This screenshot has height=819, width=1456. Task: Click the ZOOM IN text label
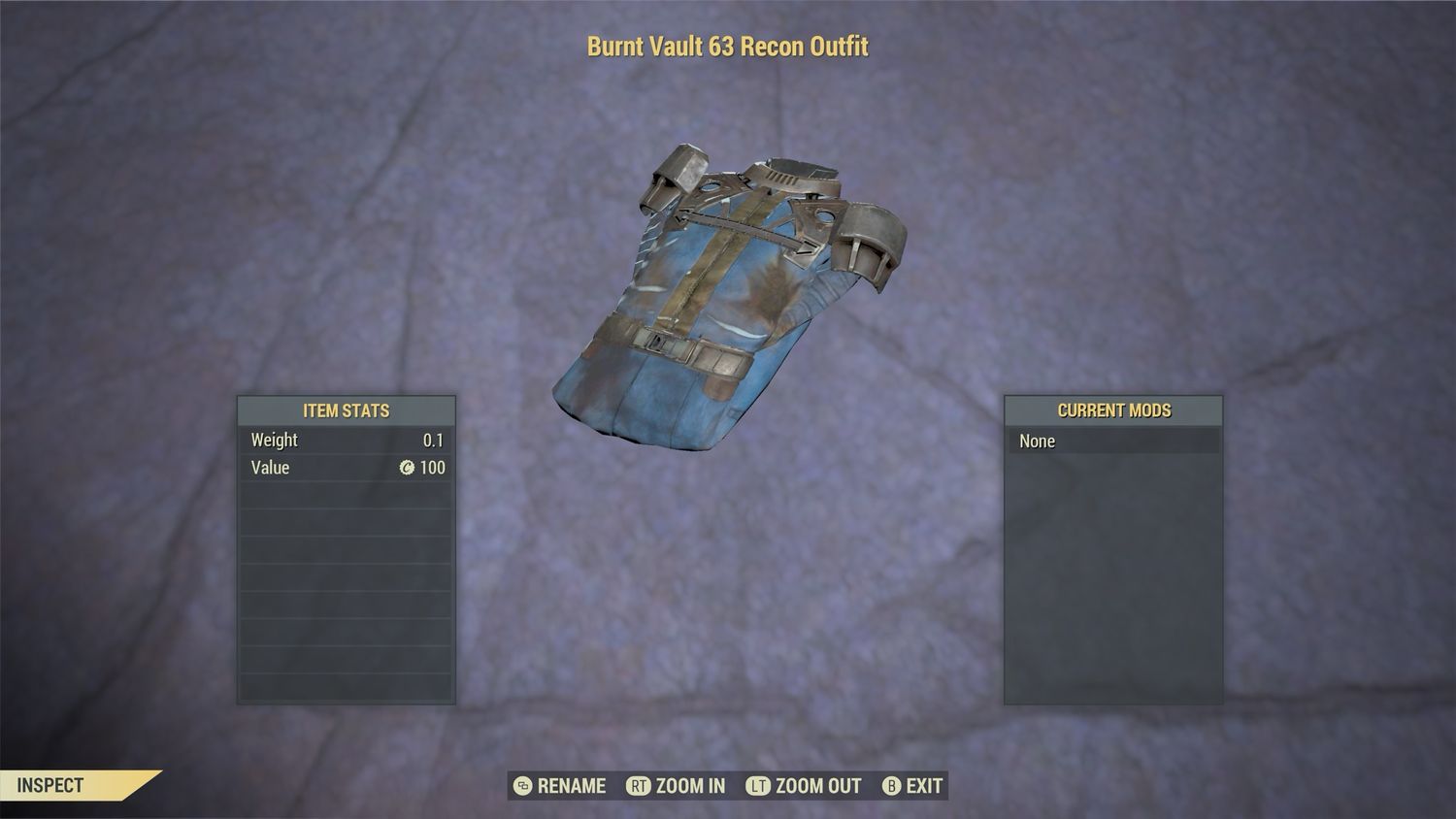(x=689, y=786)
